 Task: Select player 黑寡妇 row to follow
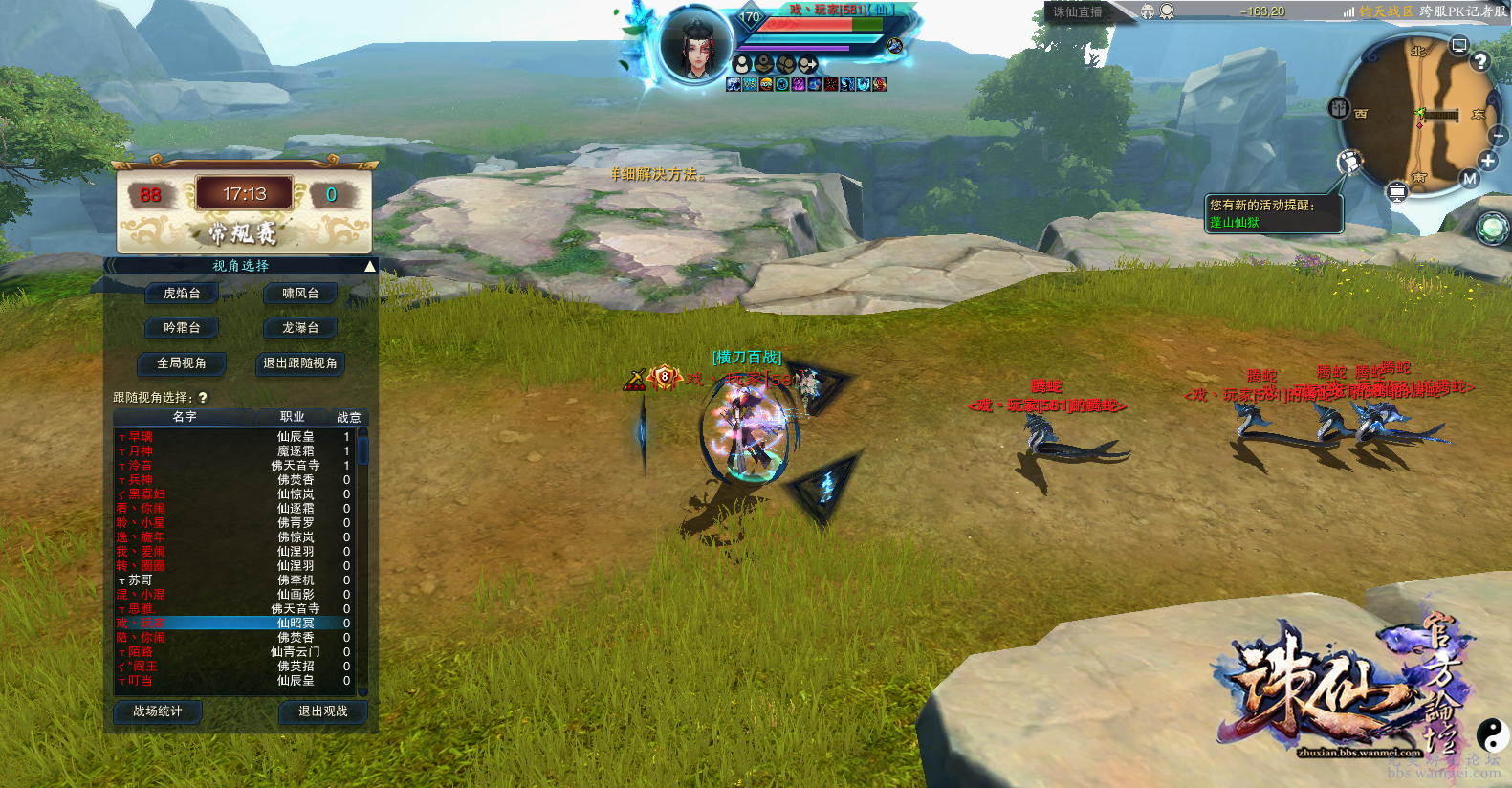point(146,494)
